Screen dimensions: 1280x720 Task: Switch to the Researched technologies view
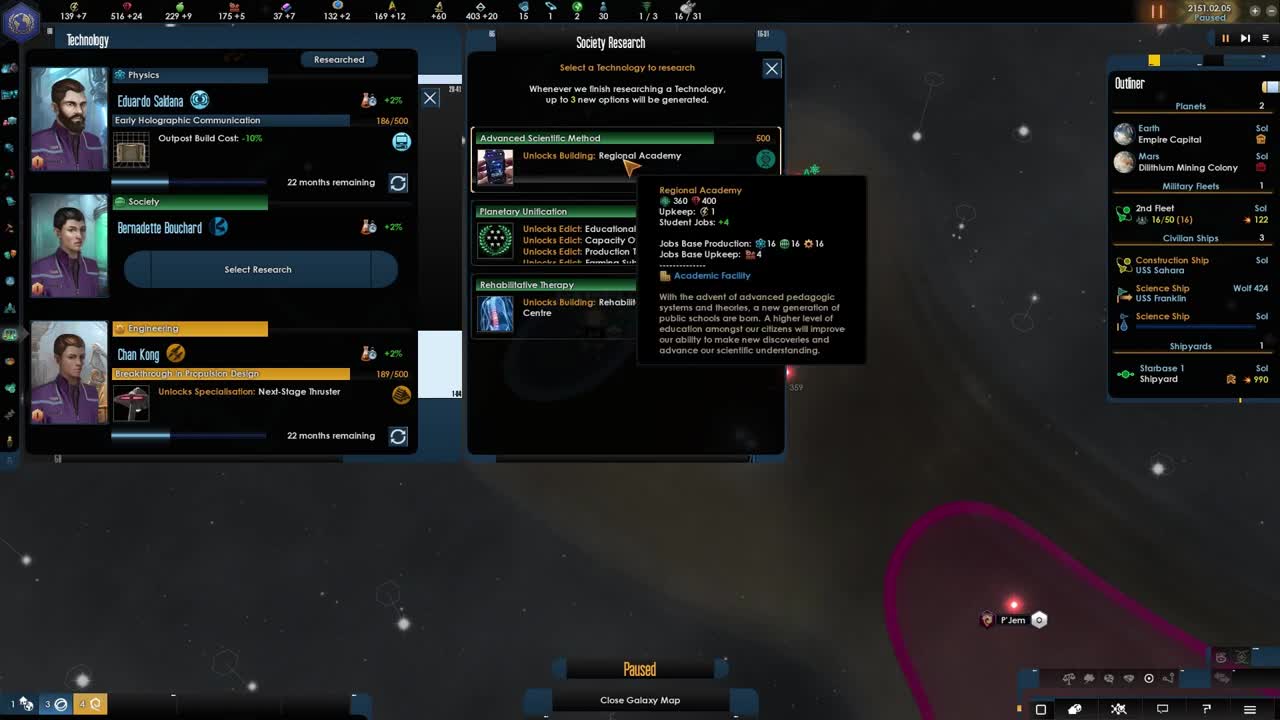tap(338, 59)
